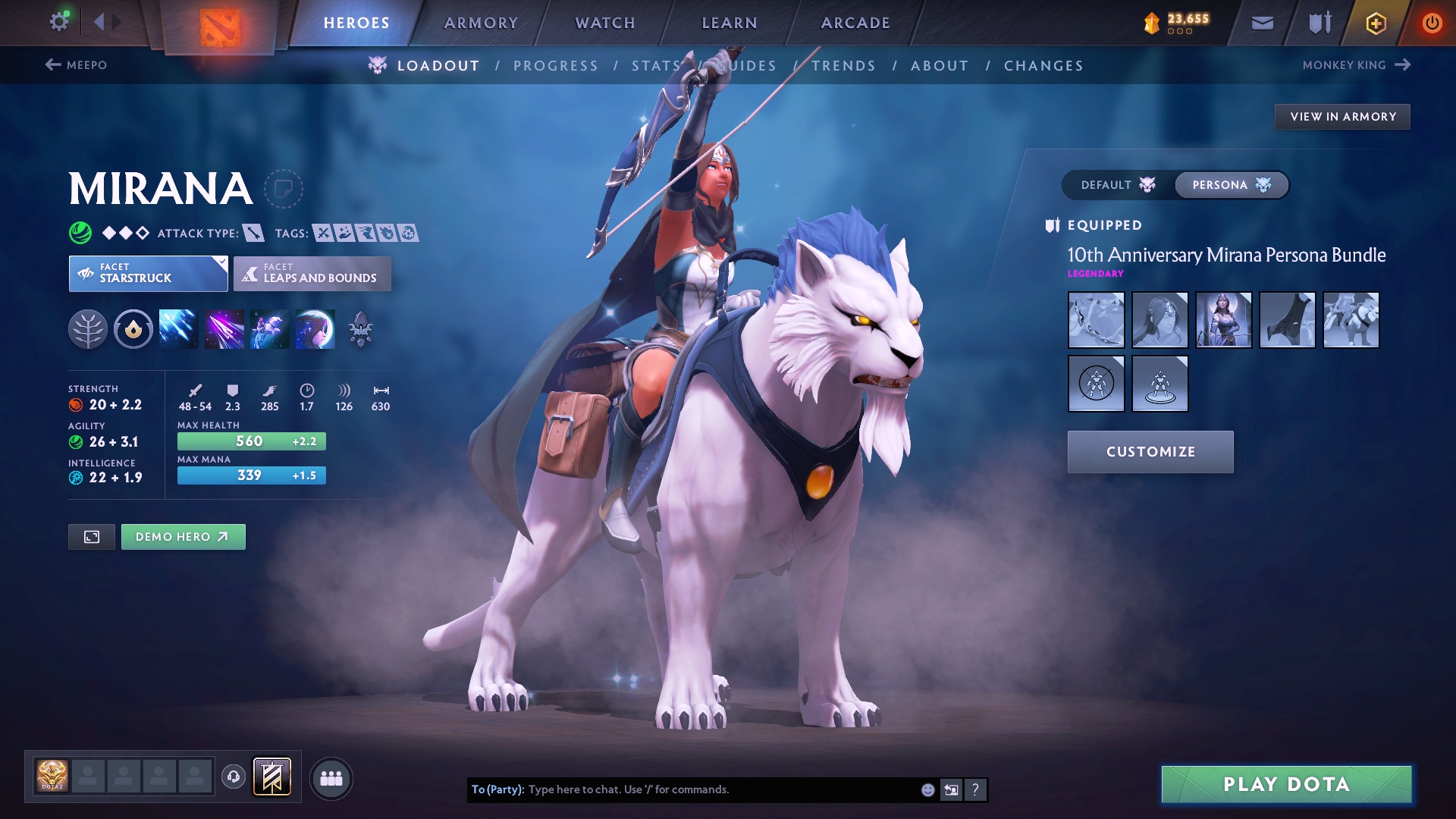The height and width of the screenshot is (819, 1456).
Task: Open the Changes subtab
Action: pyautogui.click(x=1043, y=66)
